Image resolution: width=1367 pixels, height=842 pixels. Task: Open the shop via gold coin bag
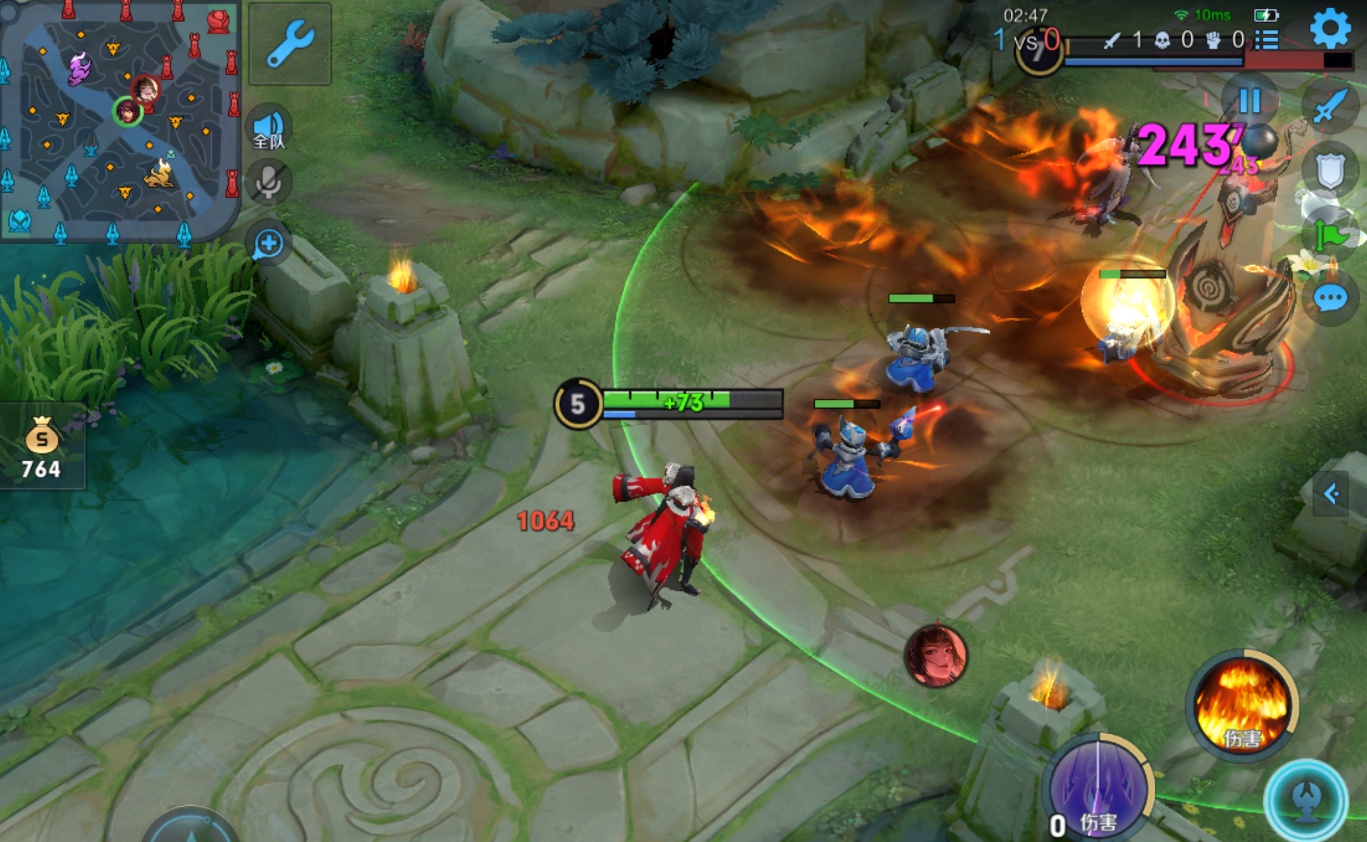42,445
